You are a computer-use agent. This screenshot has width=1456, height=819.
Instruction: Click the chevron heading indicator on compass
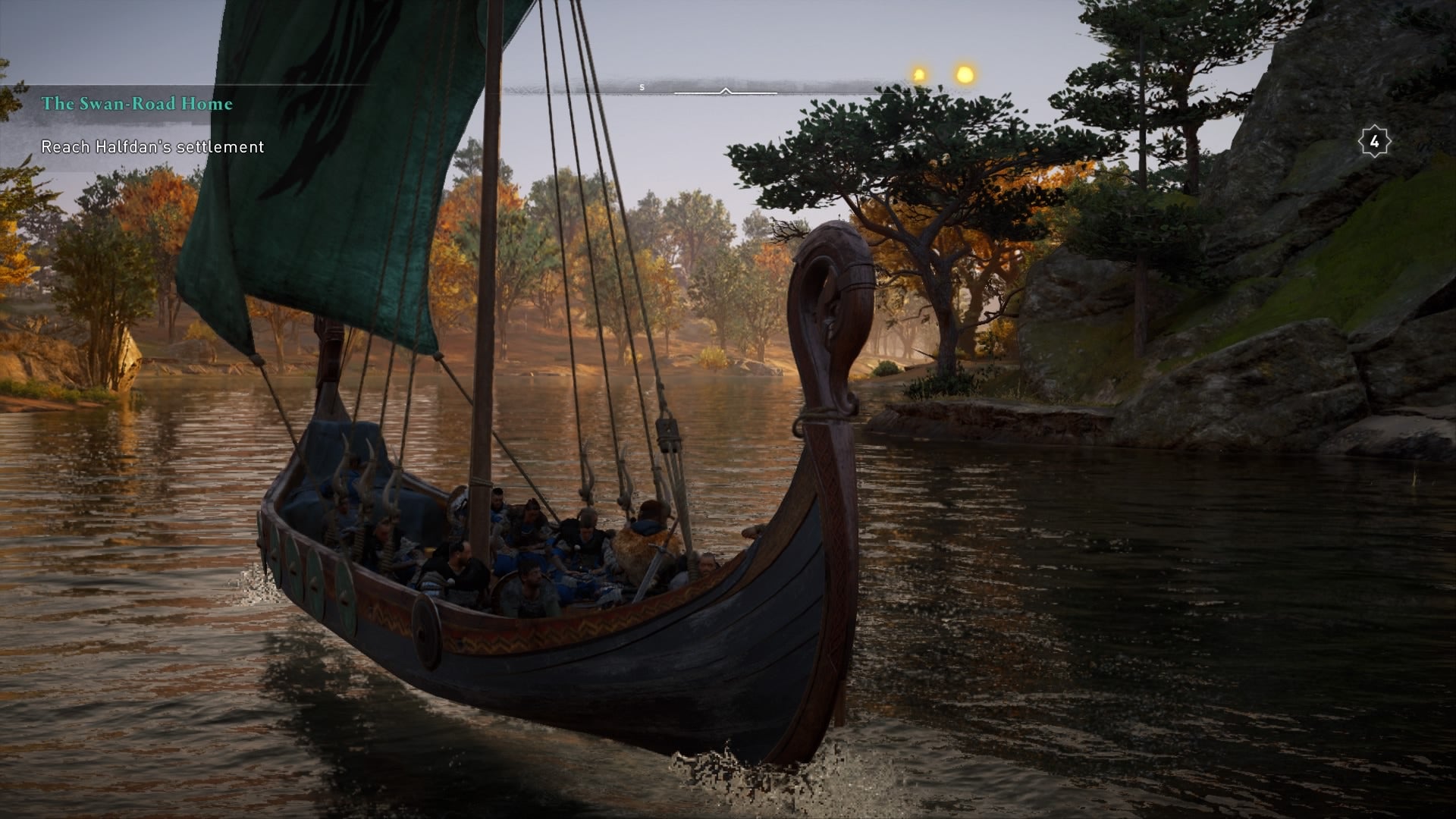tap(726, 90)
